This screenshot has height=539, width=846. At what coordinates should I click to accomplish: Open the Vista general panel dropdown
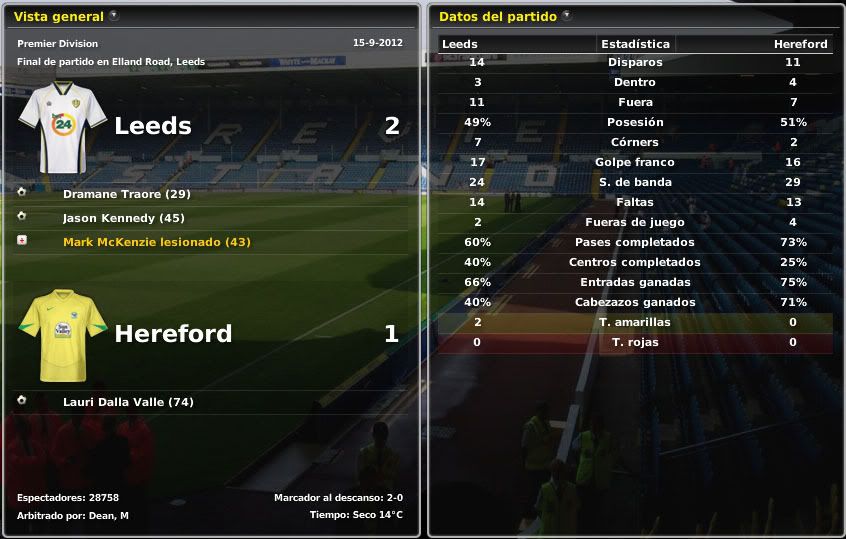click(x=114, y=16)
